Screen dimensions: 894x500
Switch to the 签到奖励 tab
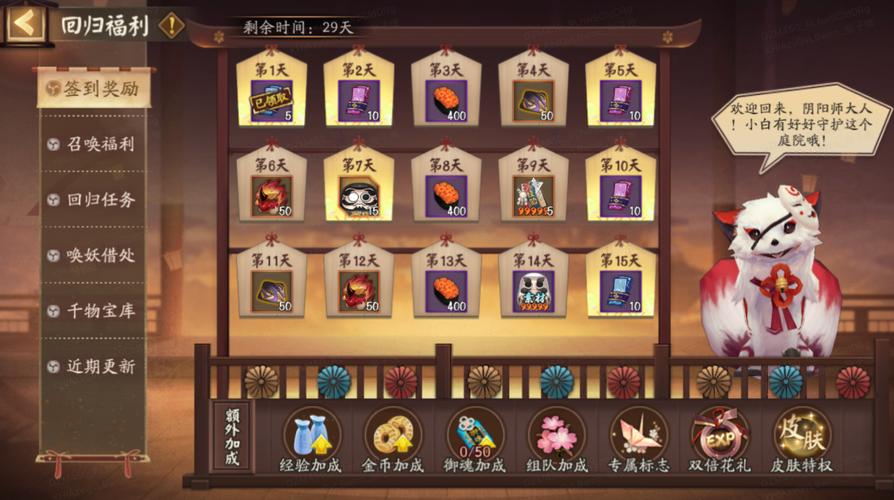click(94, 89)
